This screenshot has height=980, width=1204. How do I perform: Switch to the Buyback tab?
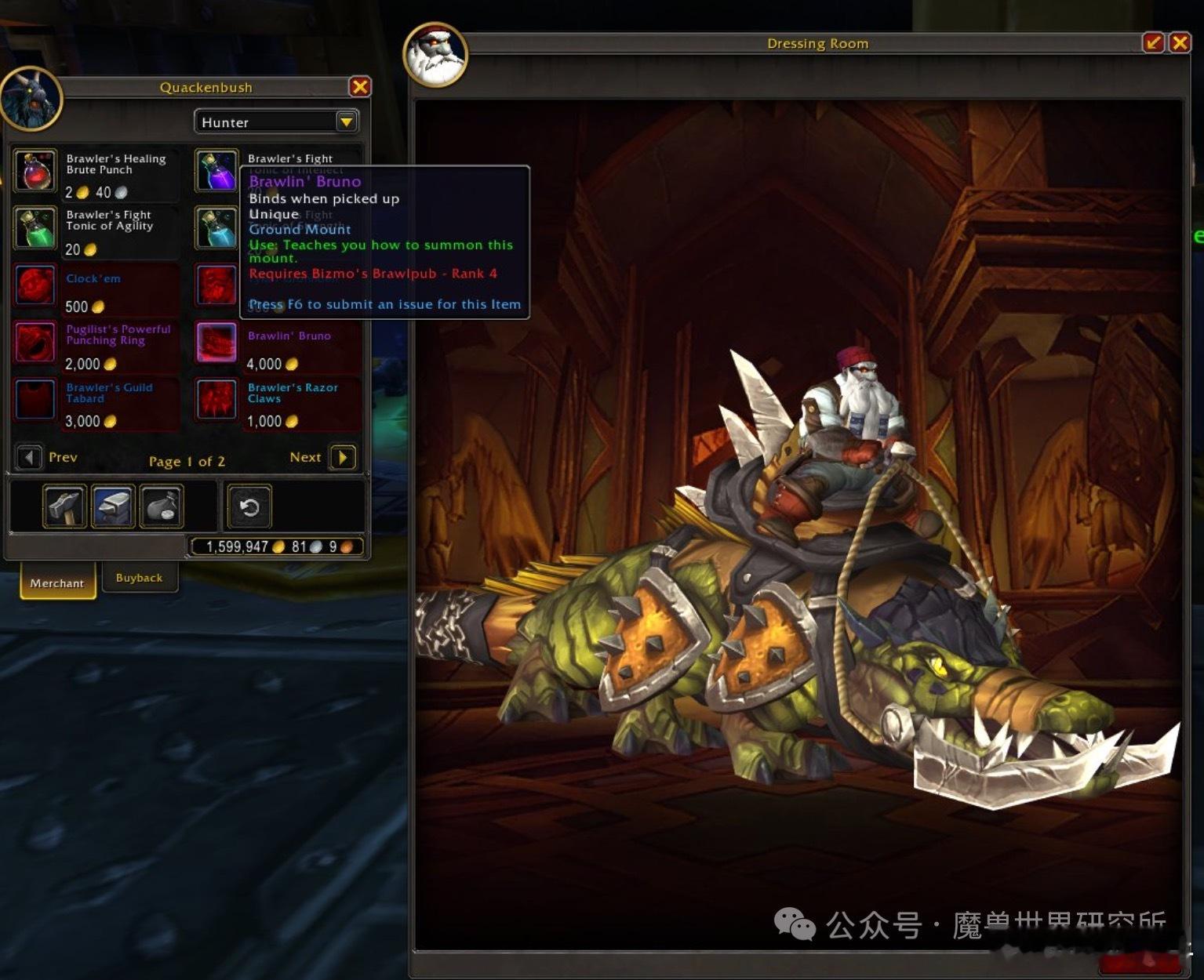(140, 578)
